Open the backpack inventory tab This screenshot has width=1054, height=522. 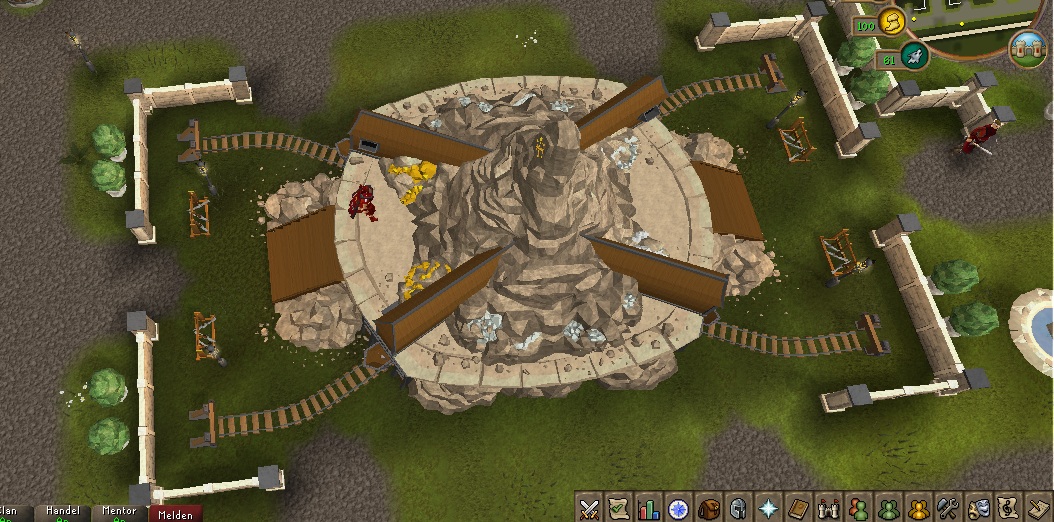tap(709, 508)
